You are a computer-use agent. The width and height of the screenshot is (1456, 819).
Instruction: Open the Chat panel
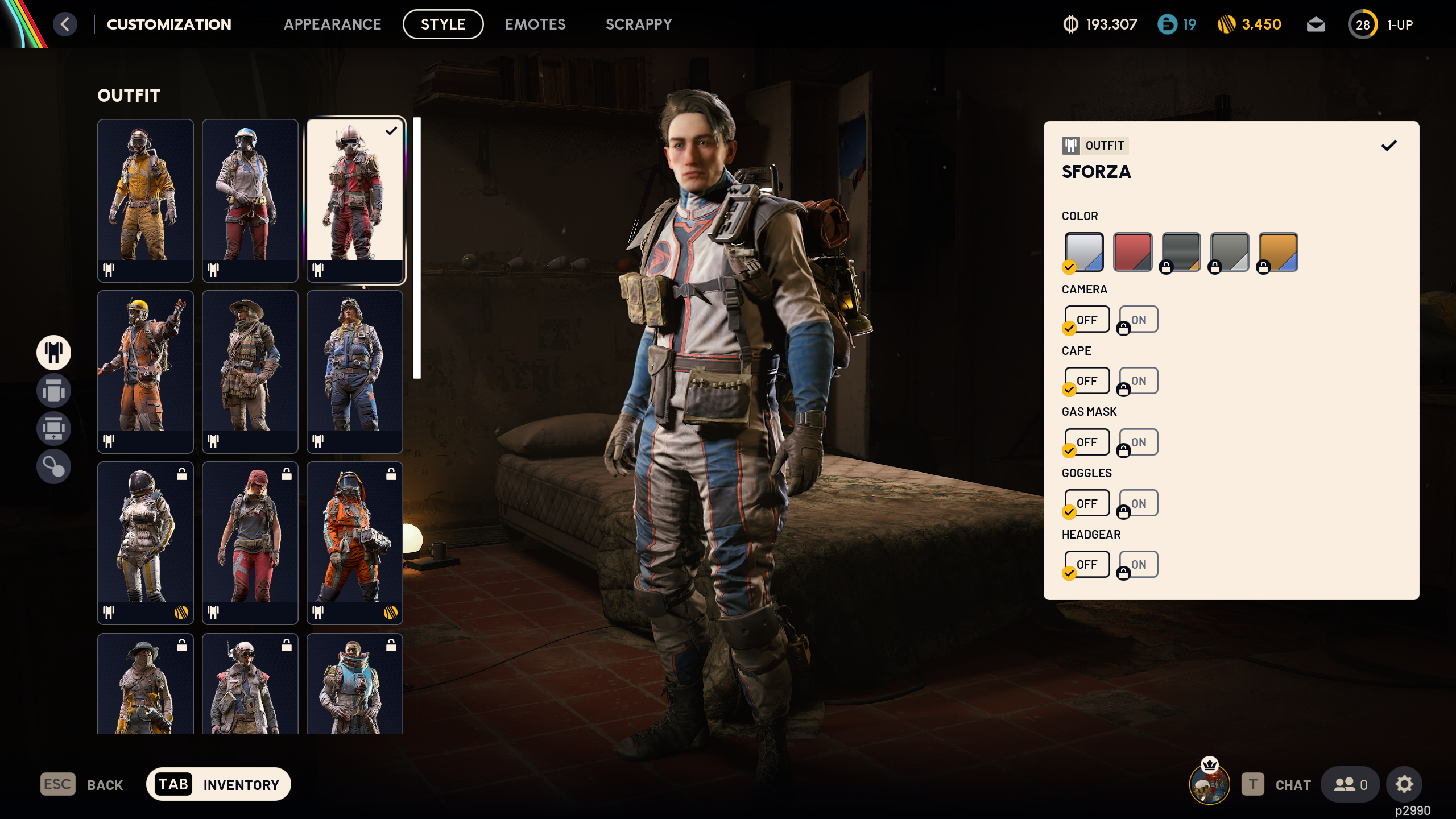(1292, 784)
